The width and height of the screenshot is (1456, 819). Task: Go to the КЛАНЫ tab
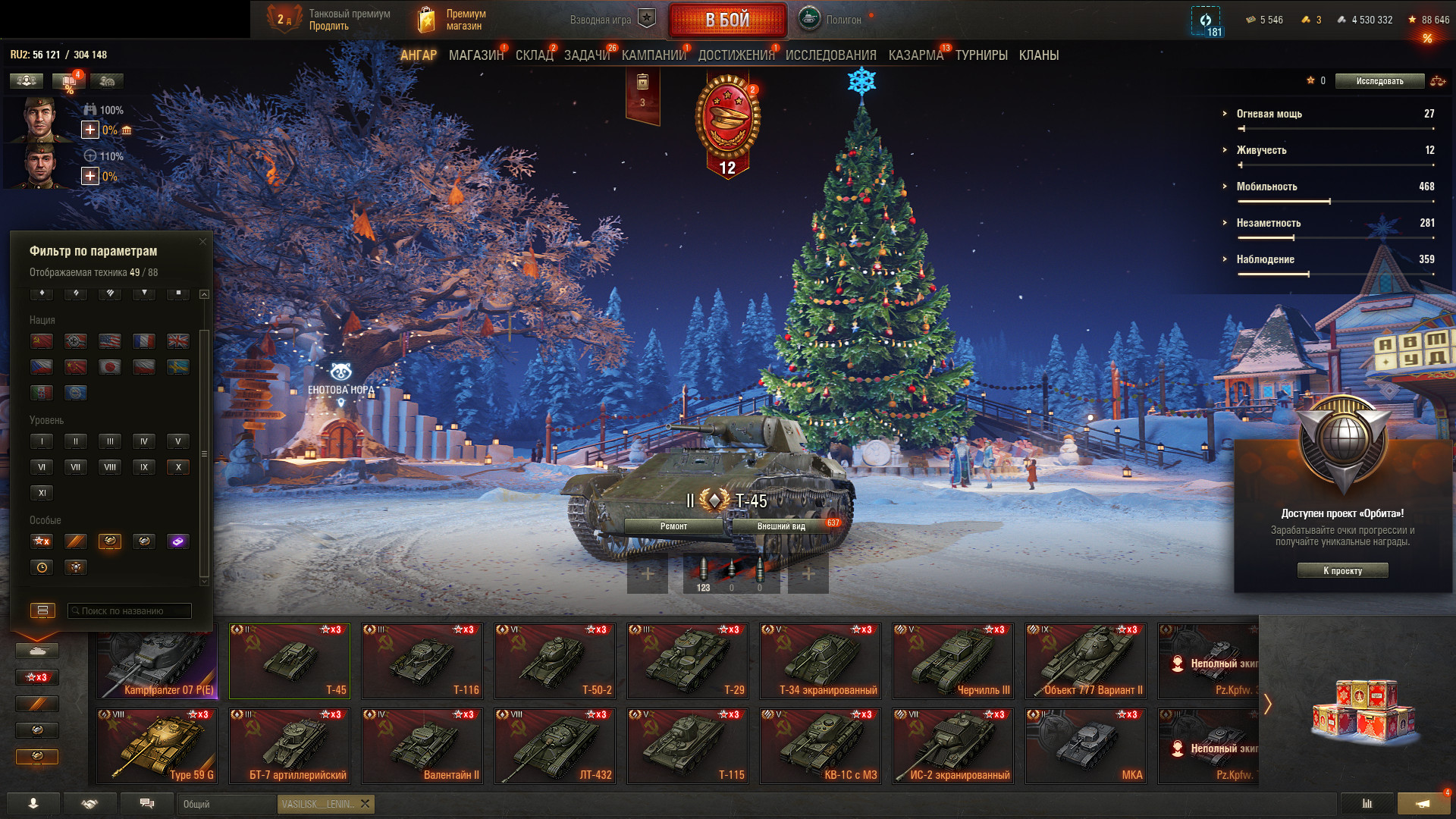(1038, 55)
